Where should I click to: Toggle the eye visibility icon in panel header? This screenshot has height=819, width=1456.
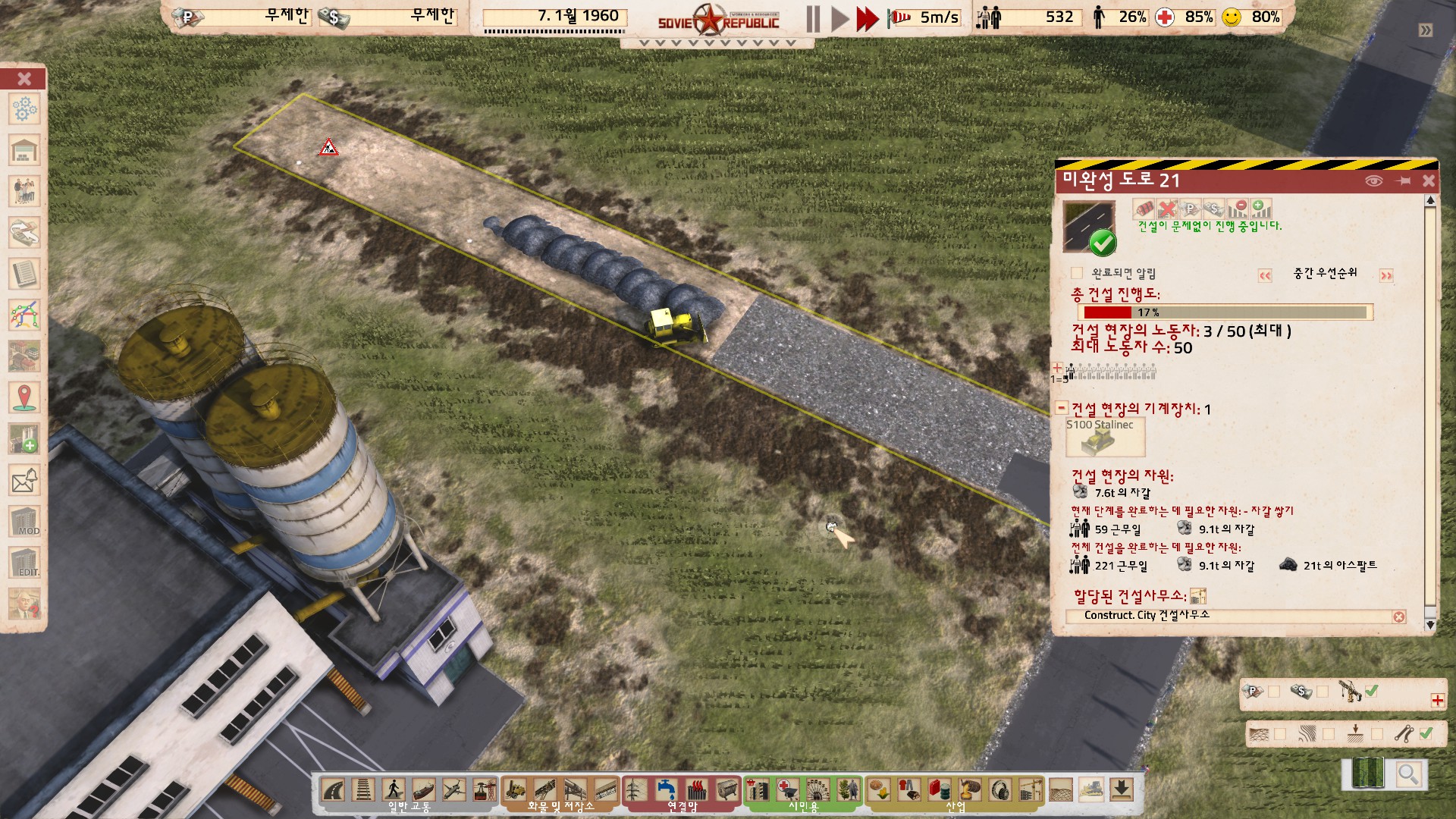pyautogui.click(x=1373, y=180)
